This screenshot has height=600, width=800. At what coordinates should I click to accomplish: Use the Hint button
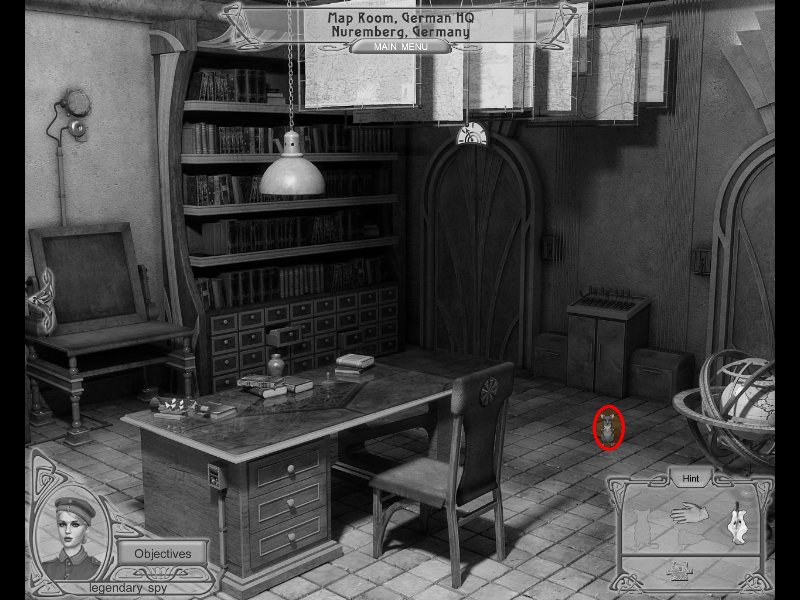point(689,479)
